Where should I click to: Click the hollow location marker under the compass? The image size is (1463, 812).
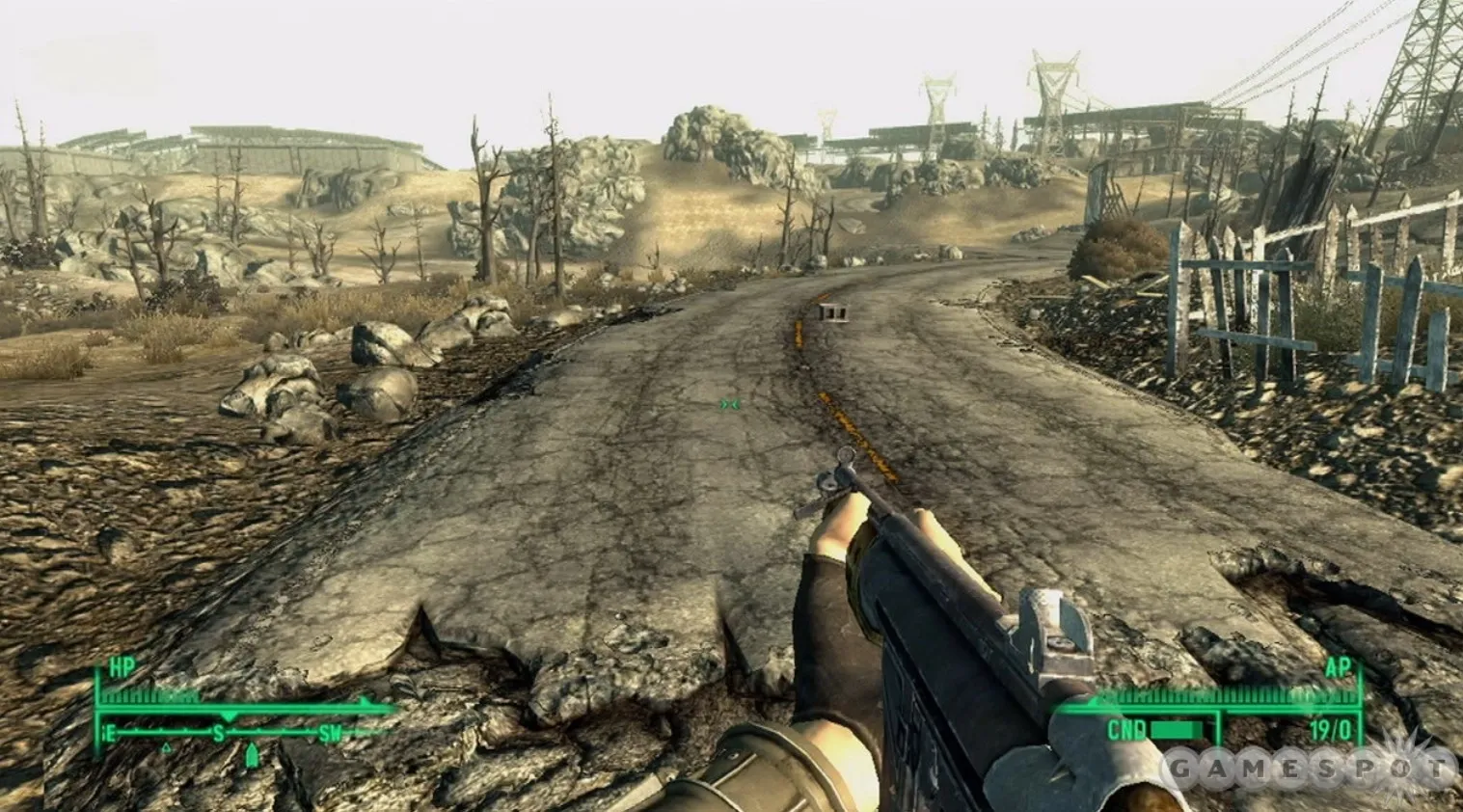pyautogui.click(x=167, y=748)
